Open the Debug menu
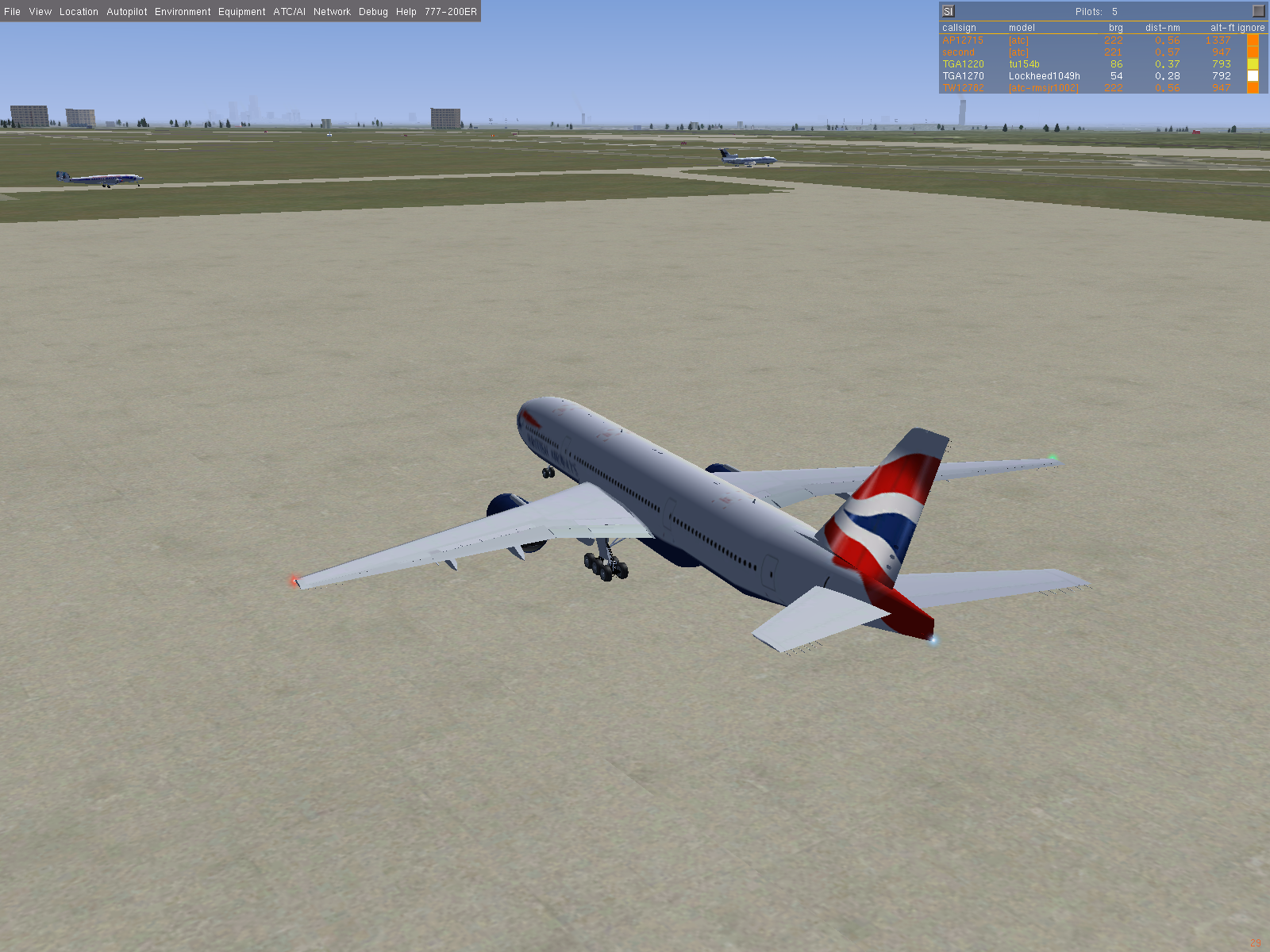The height and width of the screenshot is (952, 1270). [373, 12]
